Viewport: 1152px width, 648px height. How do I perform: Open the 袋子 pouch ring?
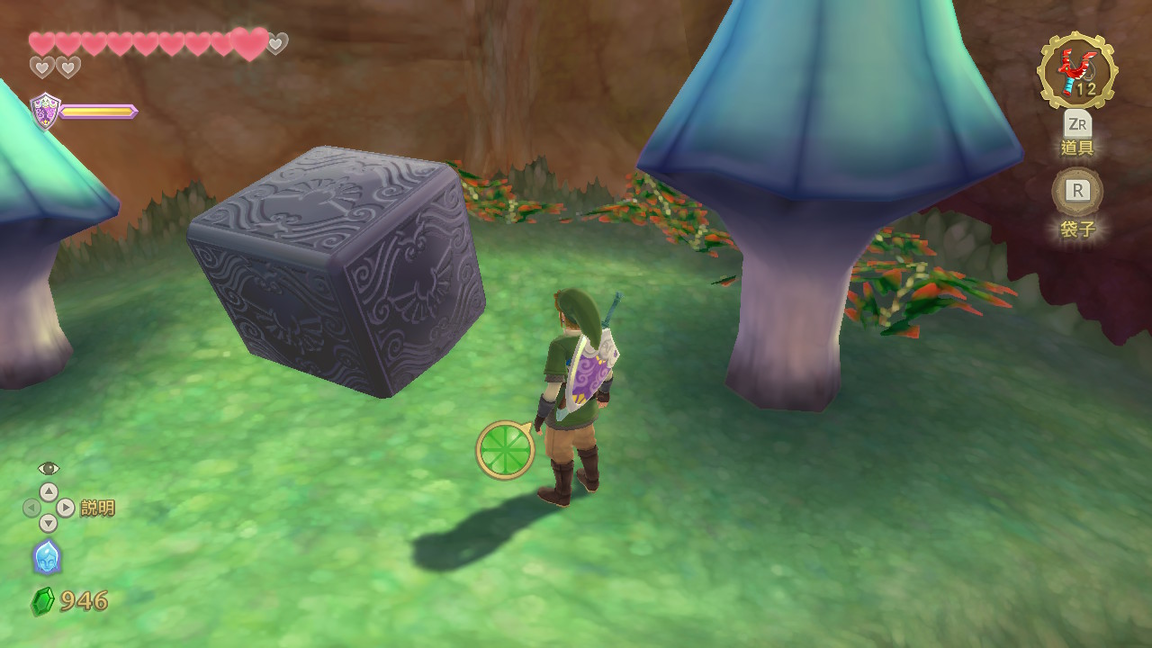click(x=1077, y=192)
